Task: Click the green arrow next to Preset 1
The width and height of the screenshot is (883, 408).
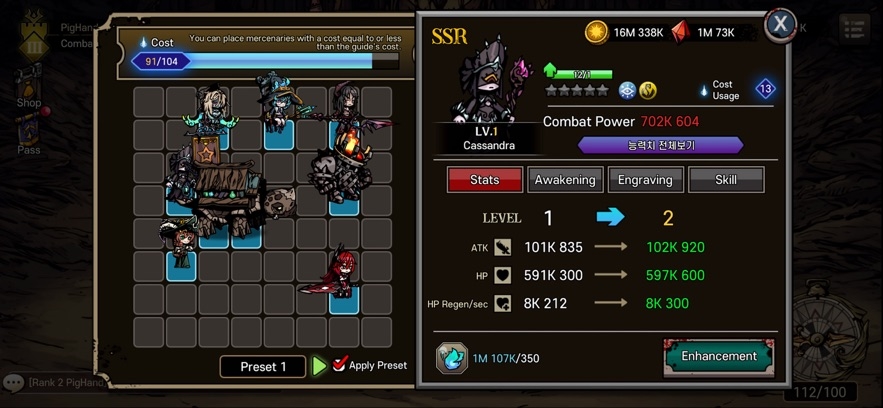Action: 319,366
